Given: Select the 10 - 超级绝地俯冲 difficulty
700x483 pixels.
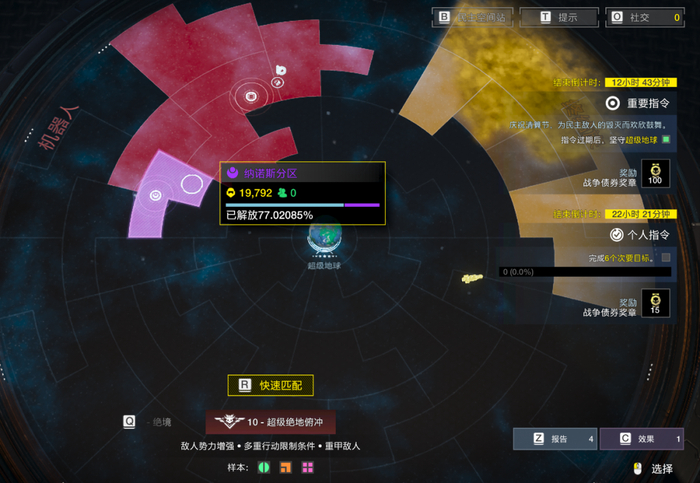Looking at the screenshot, I should 270,423.
